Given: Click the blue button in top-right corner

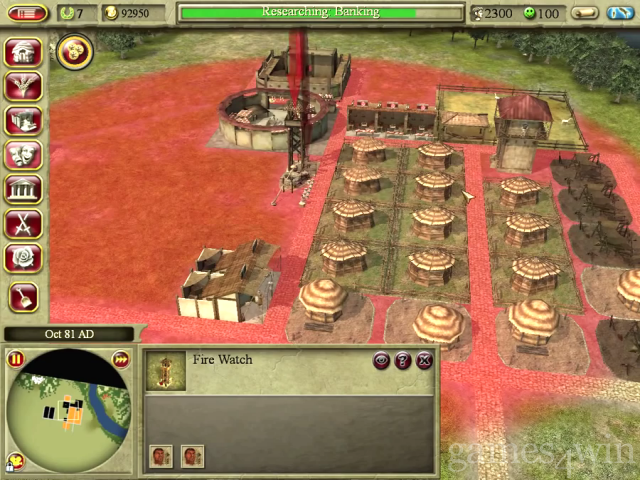Looking at the screenshot, I should pyautogui.click(x=619, y=13).
